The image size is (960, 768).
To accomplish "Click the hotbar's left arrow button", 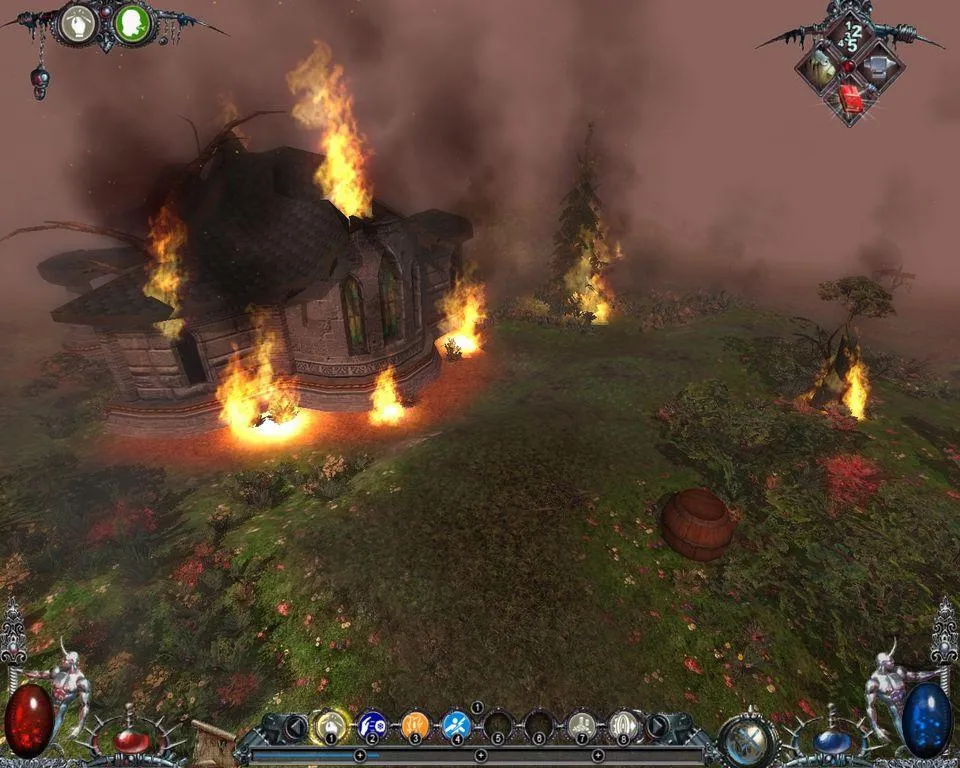I will [294, 726].
